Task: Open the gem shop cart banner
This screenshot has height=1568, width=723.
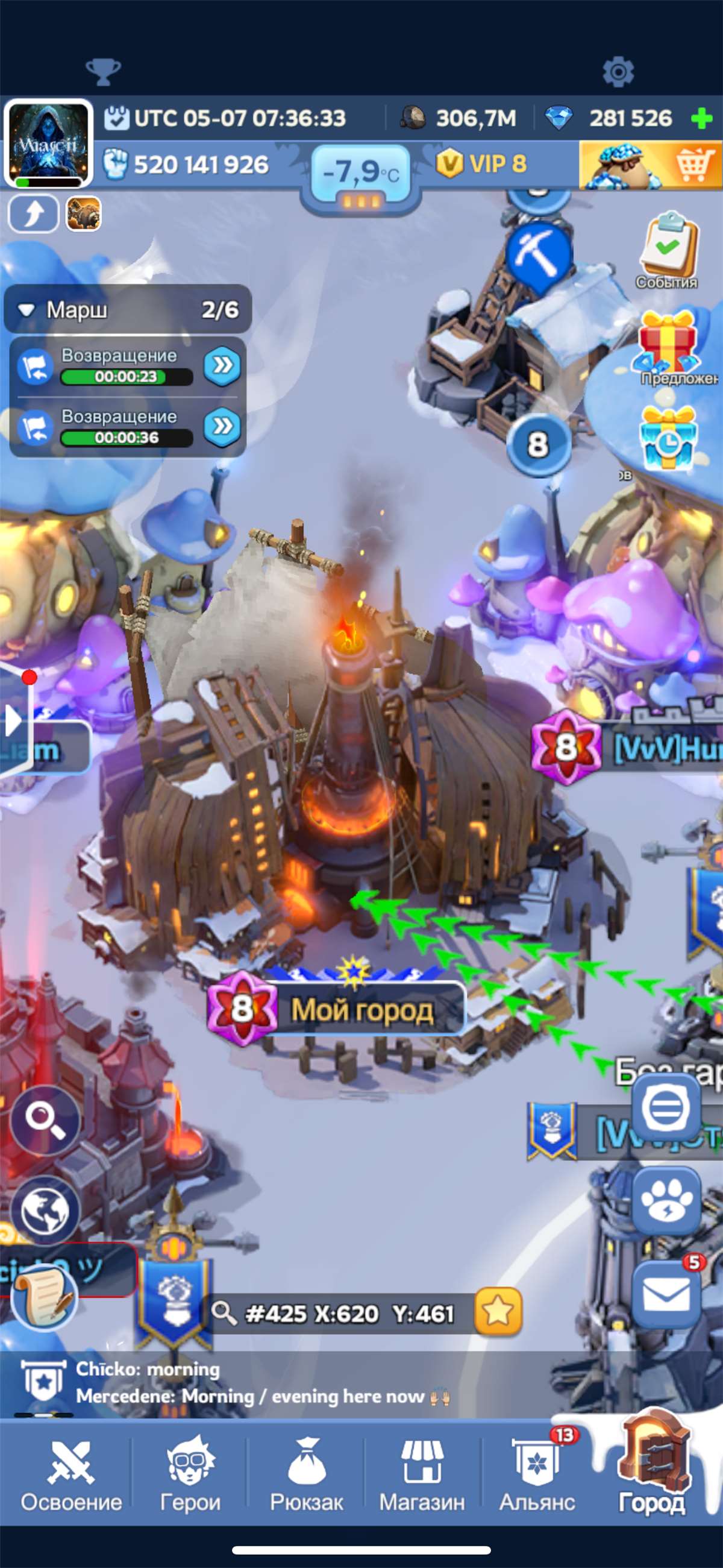Action: coord(650,165)
